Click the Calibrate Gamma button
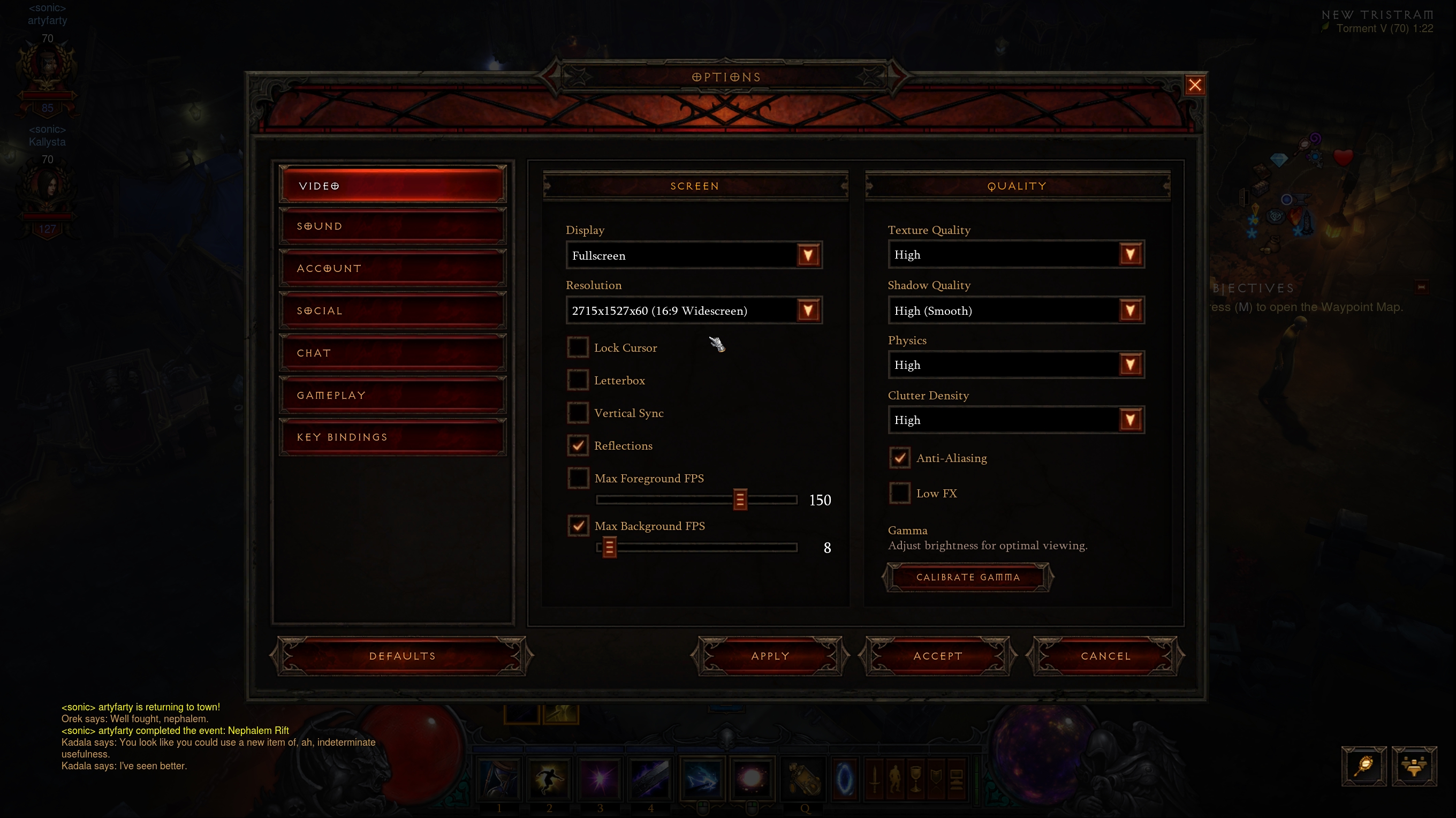 point(968,577)
